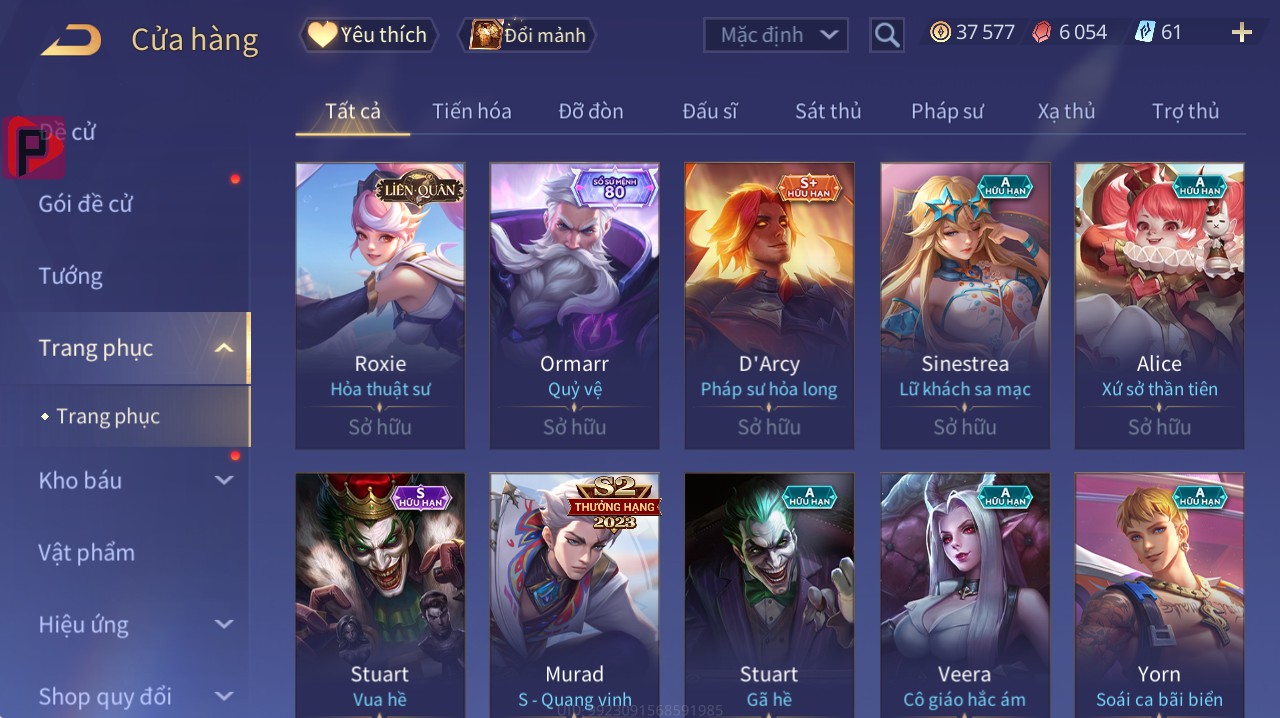Expand the Kho báu menu
The width and height of the screenshot is (1280, 718).
pos(135,481)
